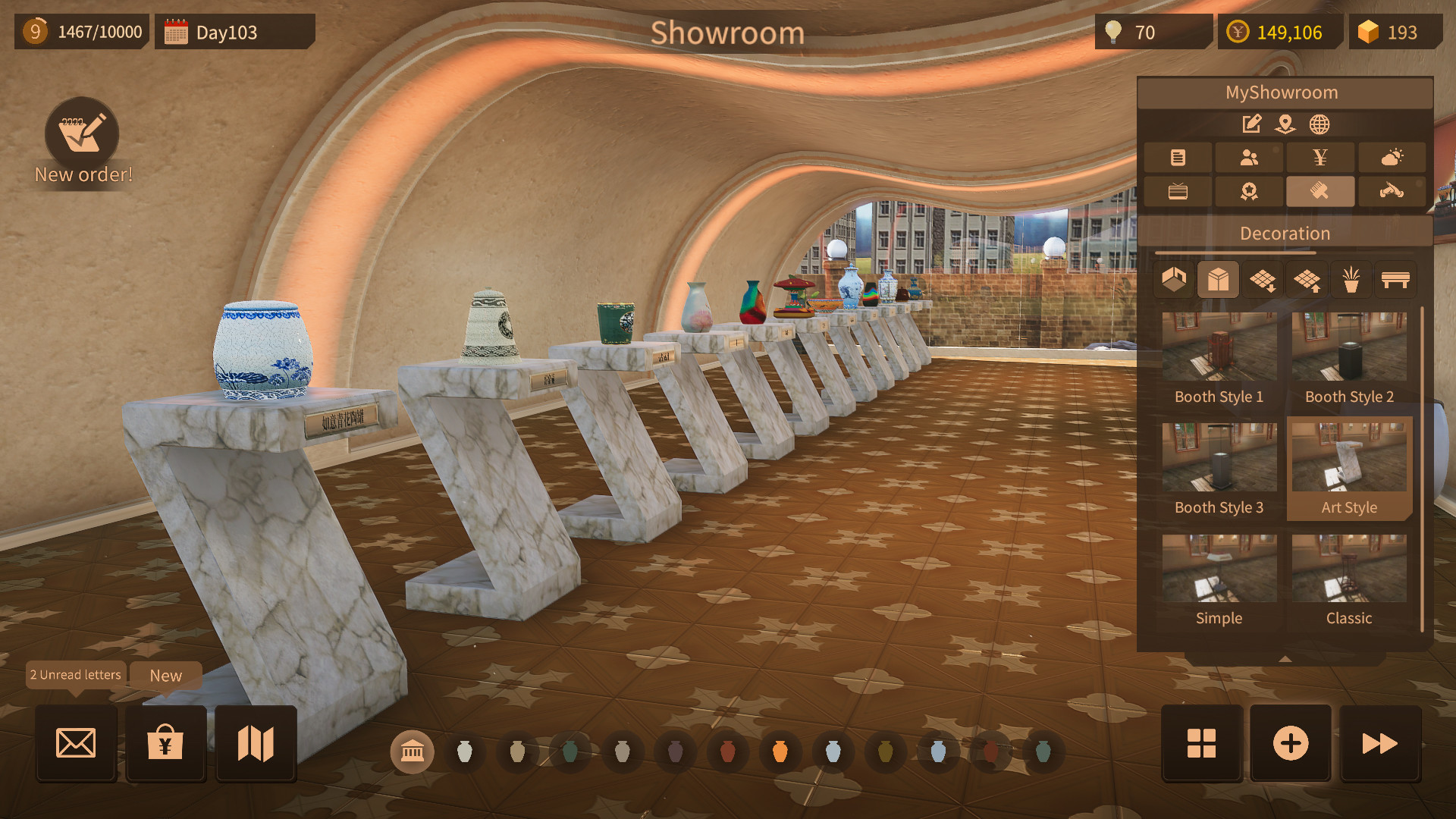Open the 2 Unread letters notification

coord(75,675)
